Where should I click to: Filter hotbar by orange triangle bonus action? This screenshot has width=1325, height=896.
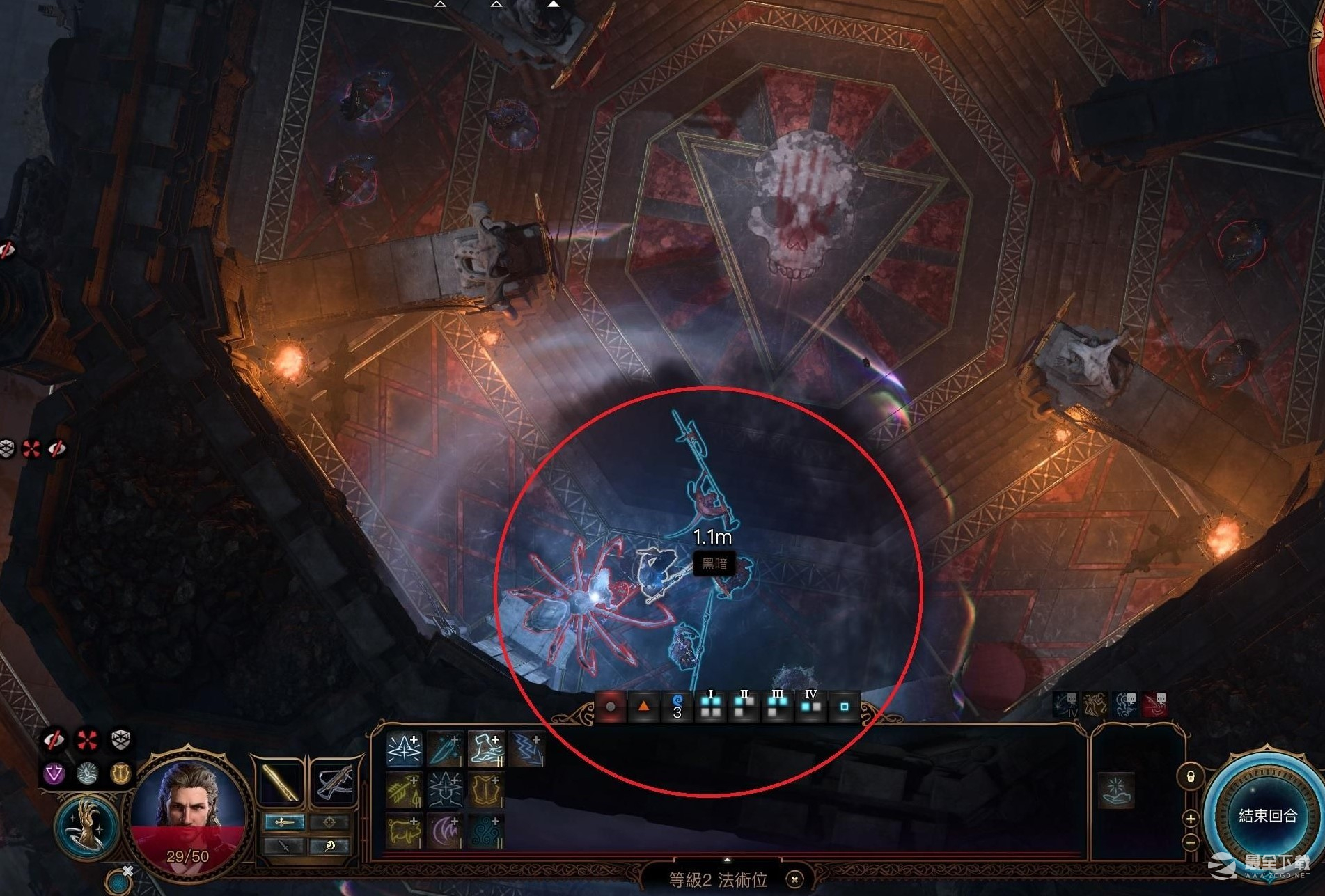[643, 707]
